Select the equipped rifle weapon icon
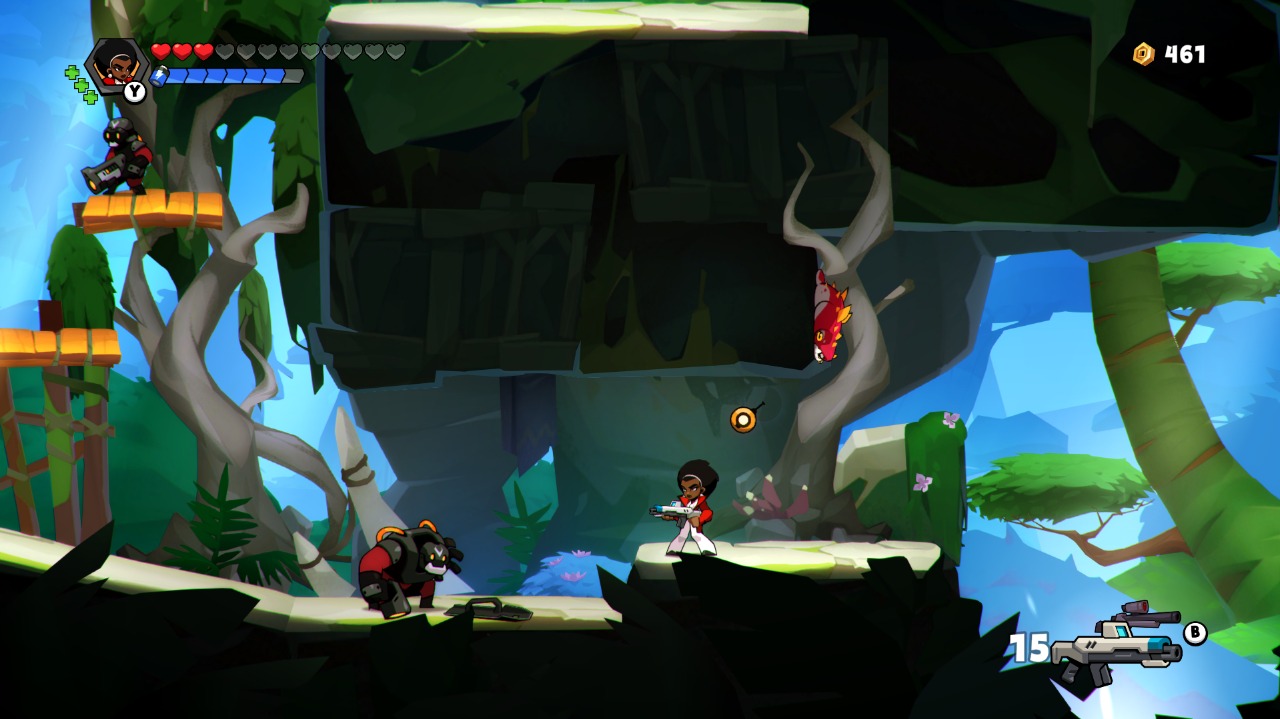Screen dimensions: 1280x719 coord(1117,643)
